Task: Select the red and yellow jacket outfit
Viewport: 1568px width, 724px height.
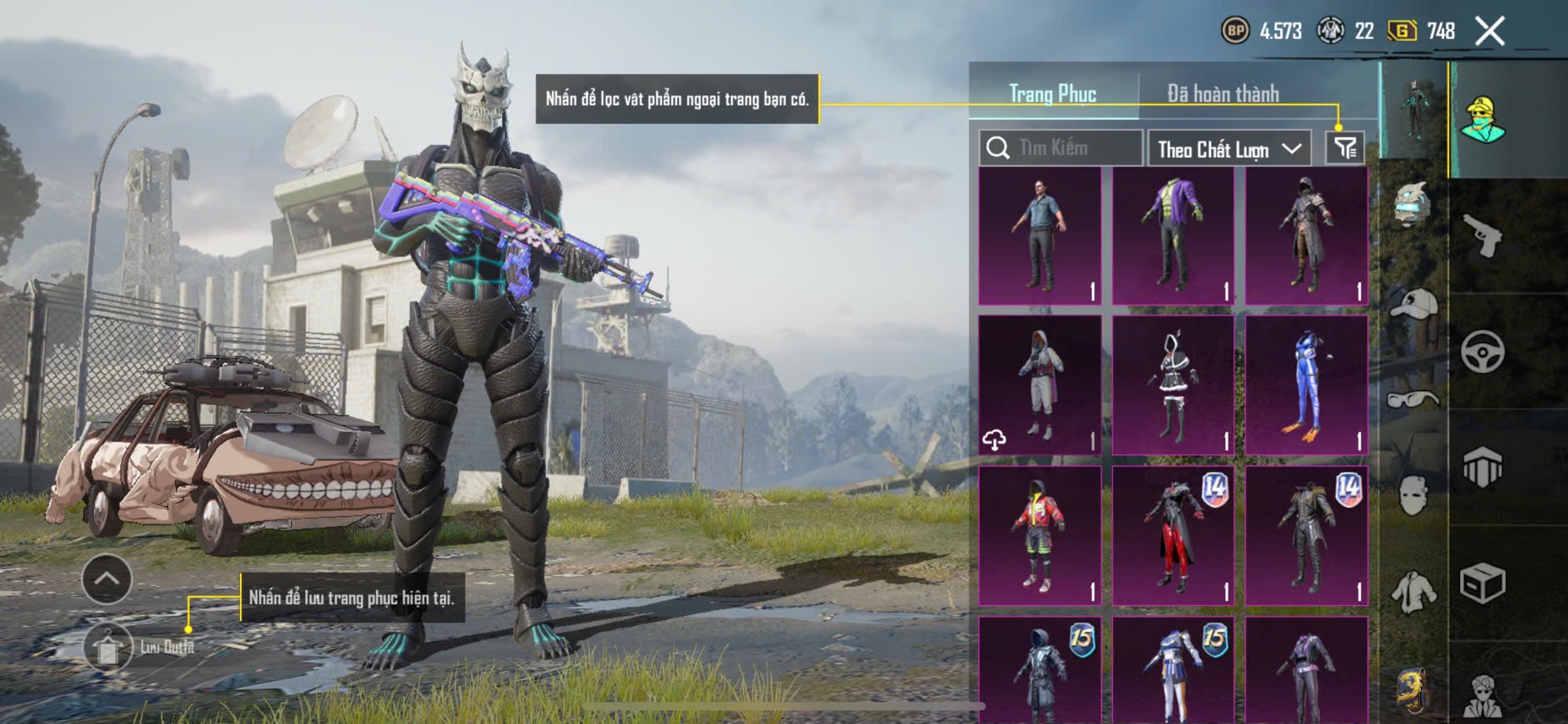Action: click(1040, 535)
